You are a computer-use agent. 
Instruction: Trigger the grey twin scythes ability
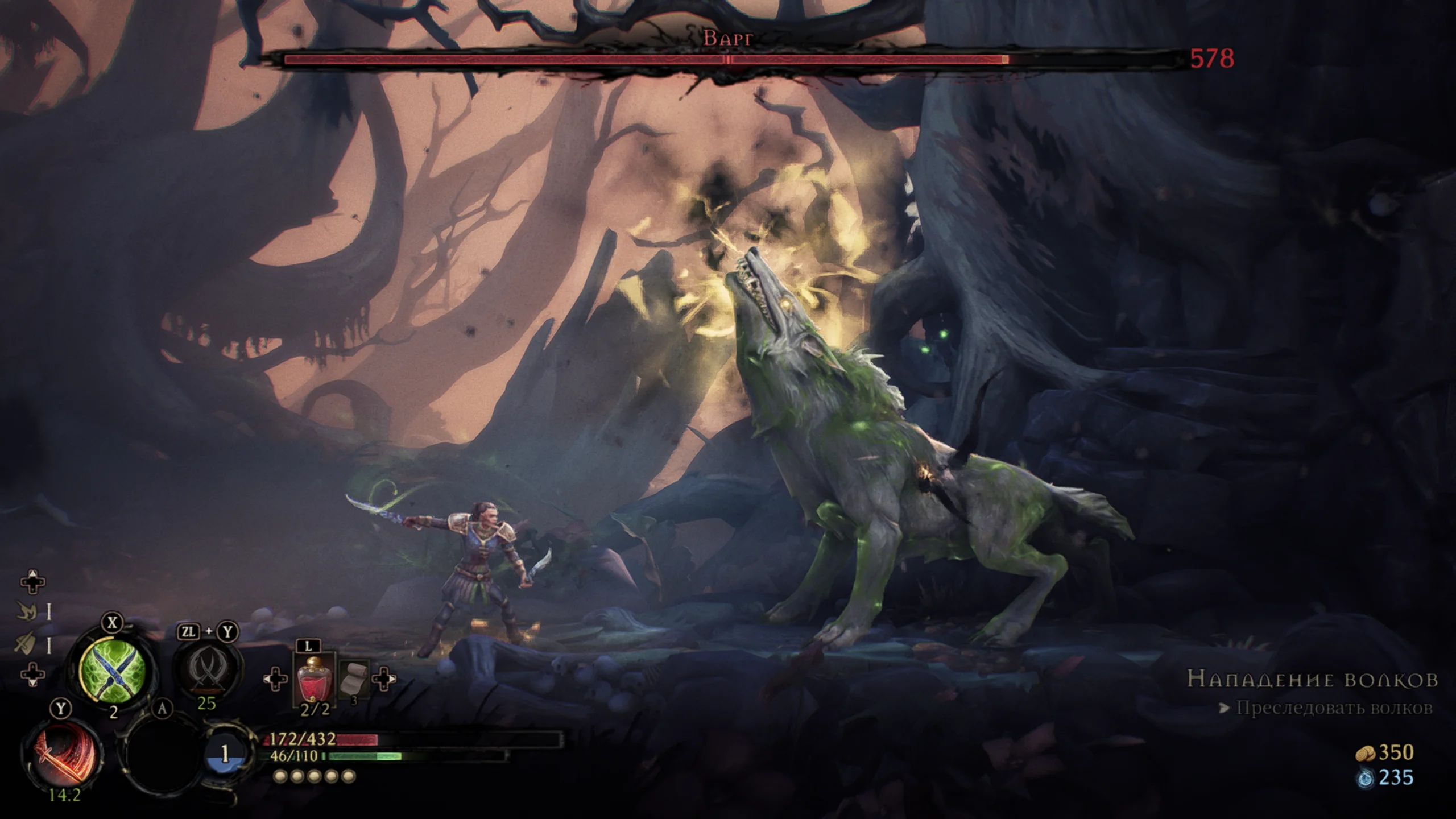tap(207, 667)
